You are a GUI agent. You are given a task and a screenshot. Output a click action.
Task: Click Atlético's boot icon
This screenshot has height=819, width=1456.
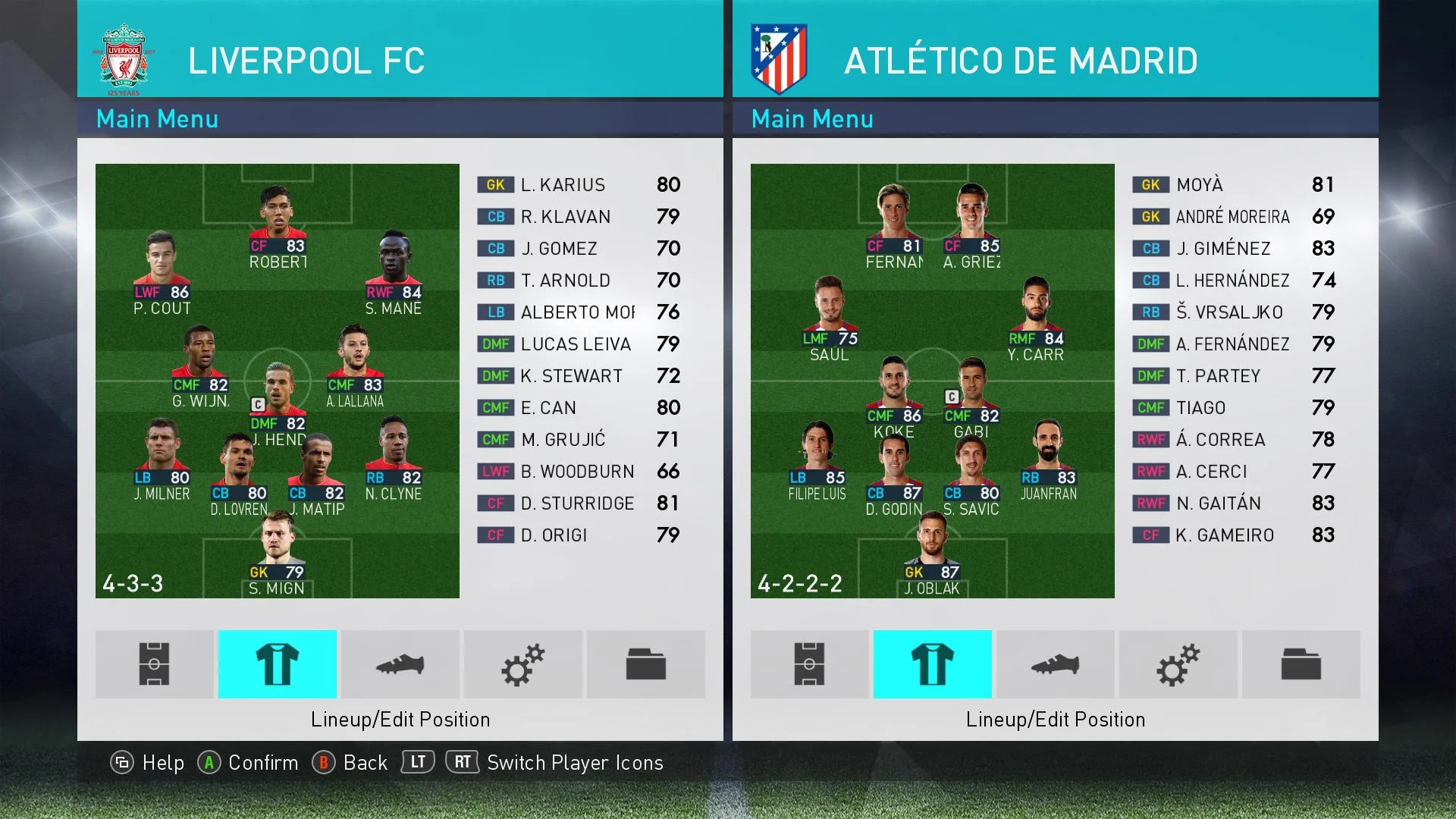(1055, 664)
